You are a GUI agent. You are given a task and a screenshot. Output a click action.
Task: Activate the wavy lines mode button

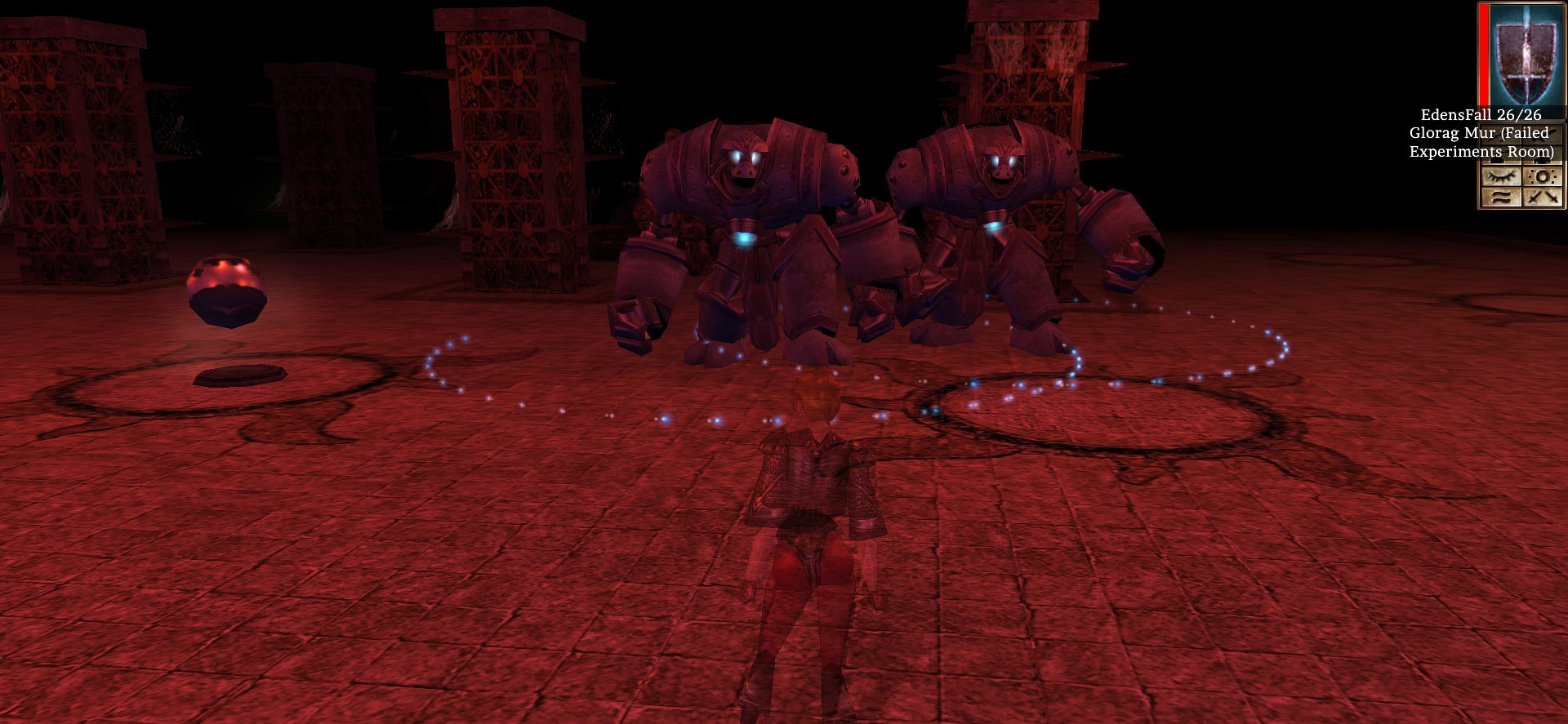[1501, 197]
